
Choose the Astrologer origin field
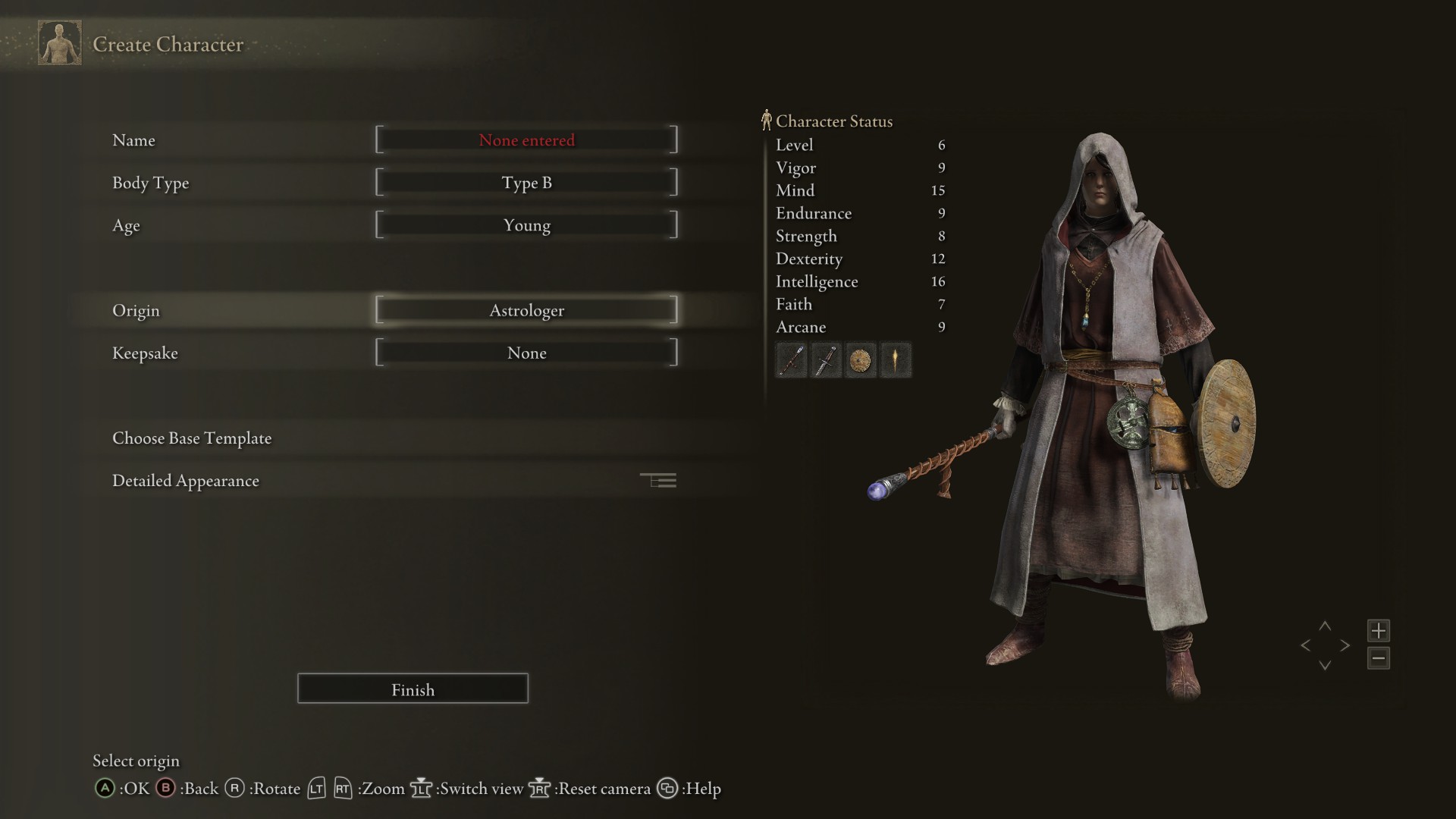pyautogui.click(x=526, y=310)
